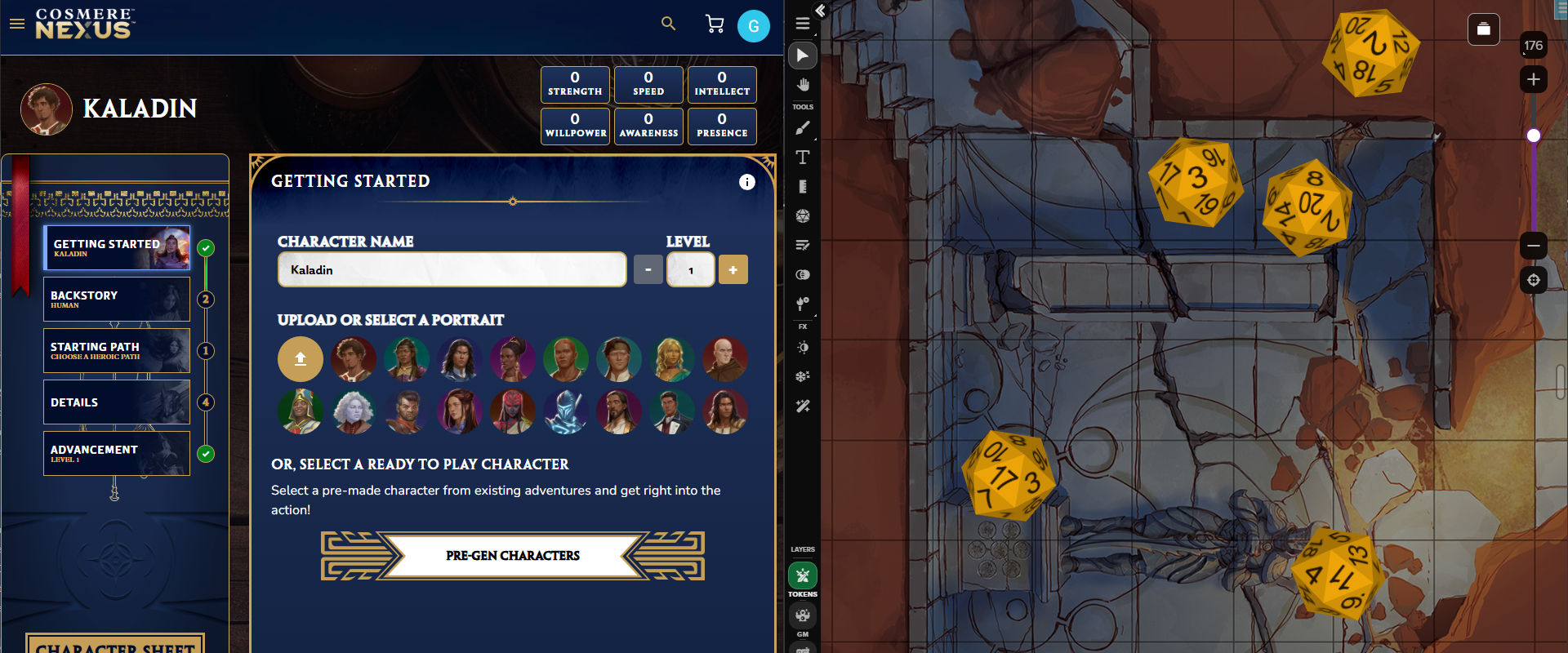1568x653 pixels.
Task: Click the magic wand FX icon
Action: (x=803, y=406)
